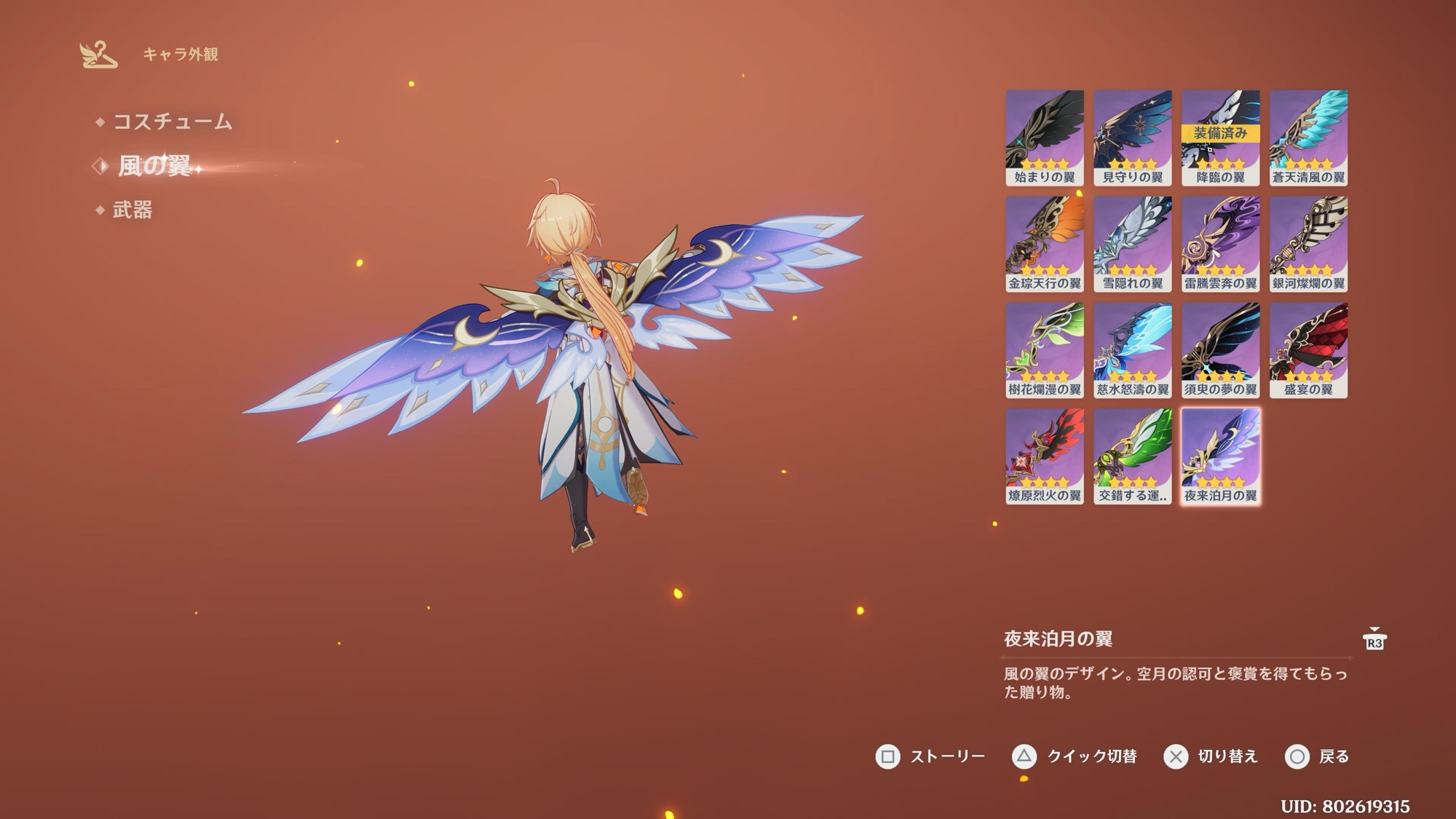1456x819 pixels.
Task: Select the 金琮天行の翼 glider
Action: pos(1044,244)
